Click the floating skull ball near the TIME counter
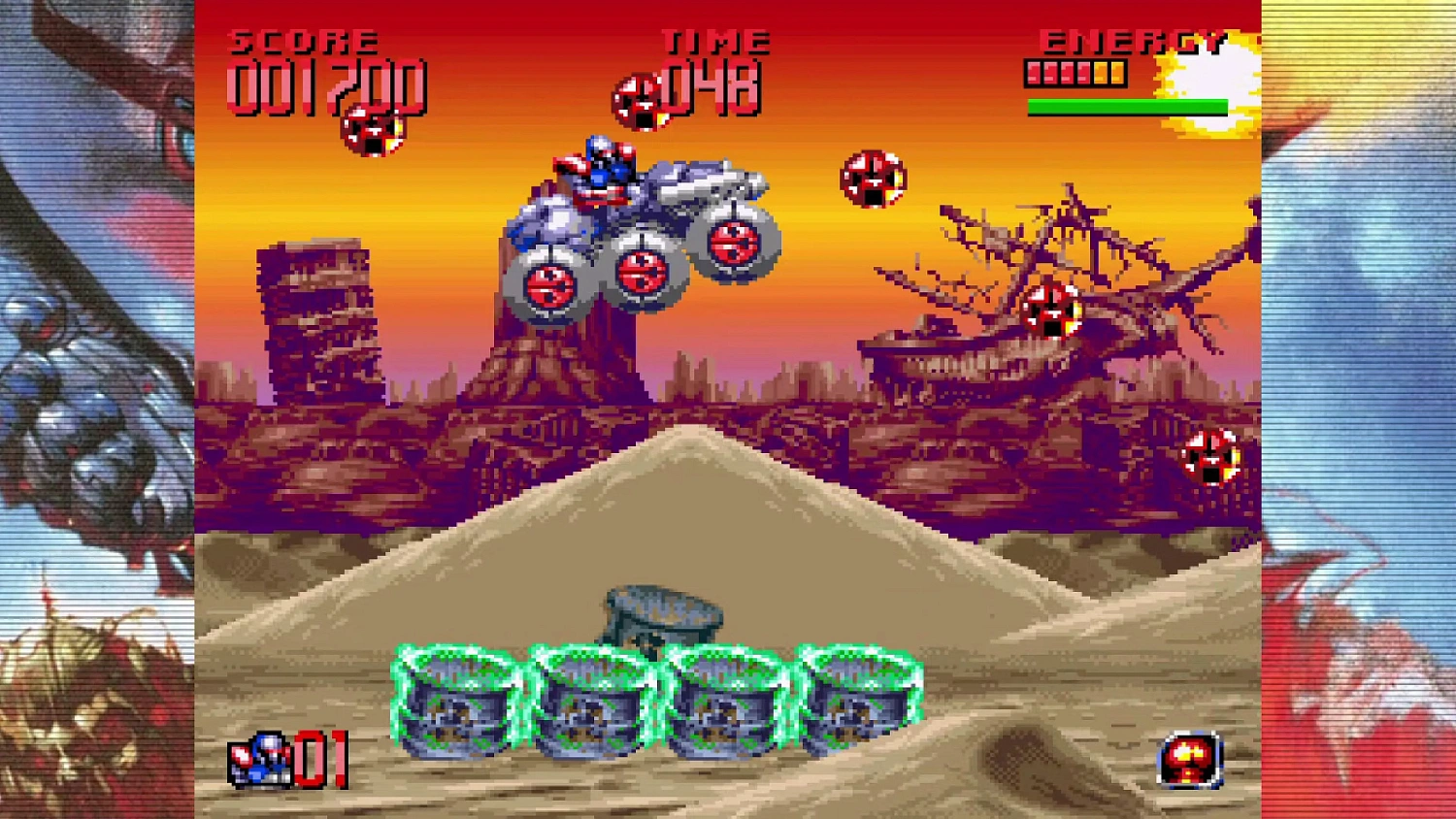 640,100
